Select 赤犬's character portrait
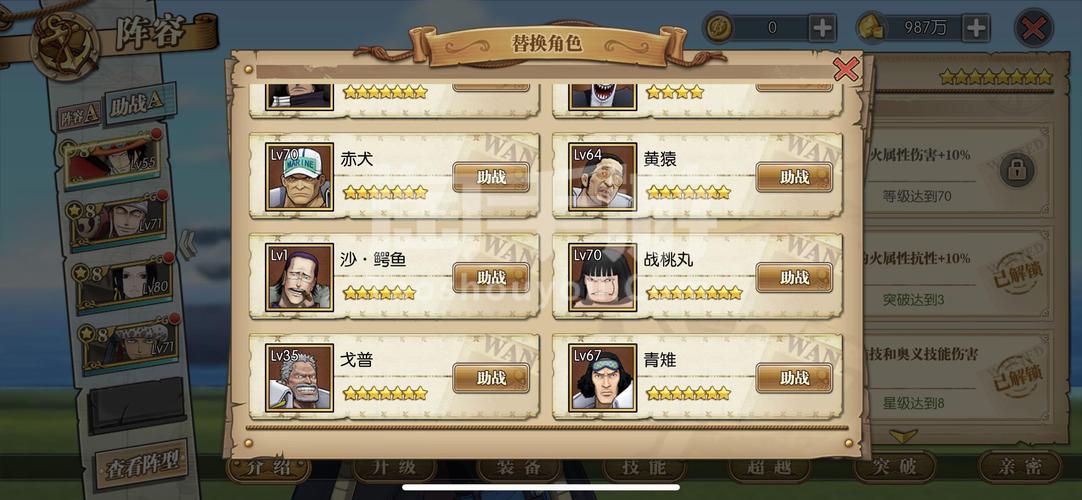 click(x=299, y=177)
